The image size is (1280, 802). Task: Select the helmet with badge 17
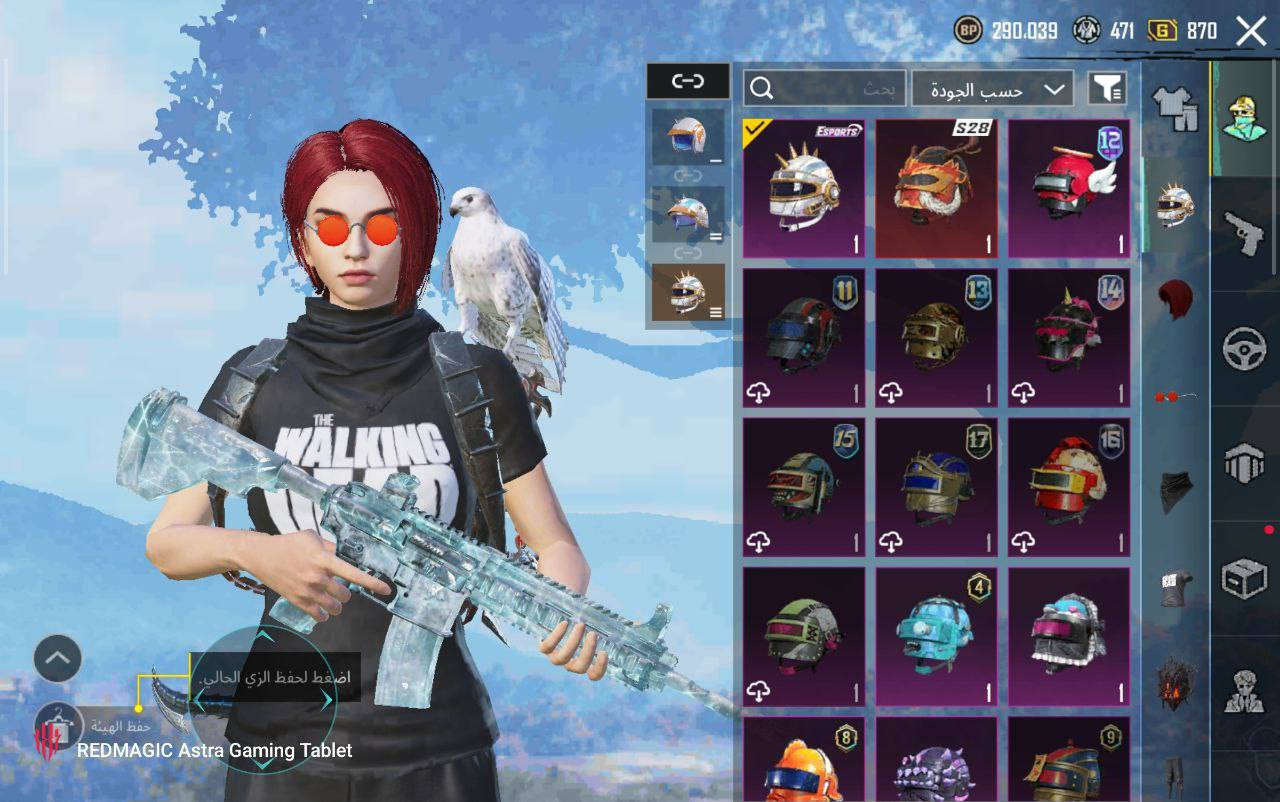click(x=936, y=487)
